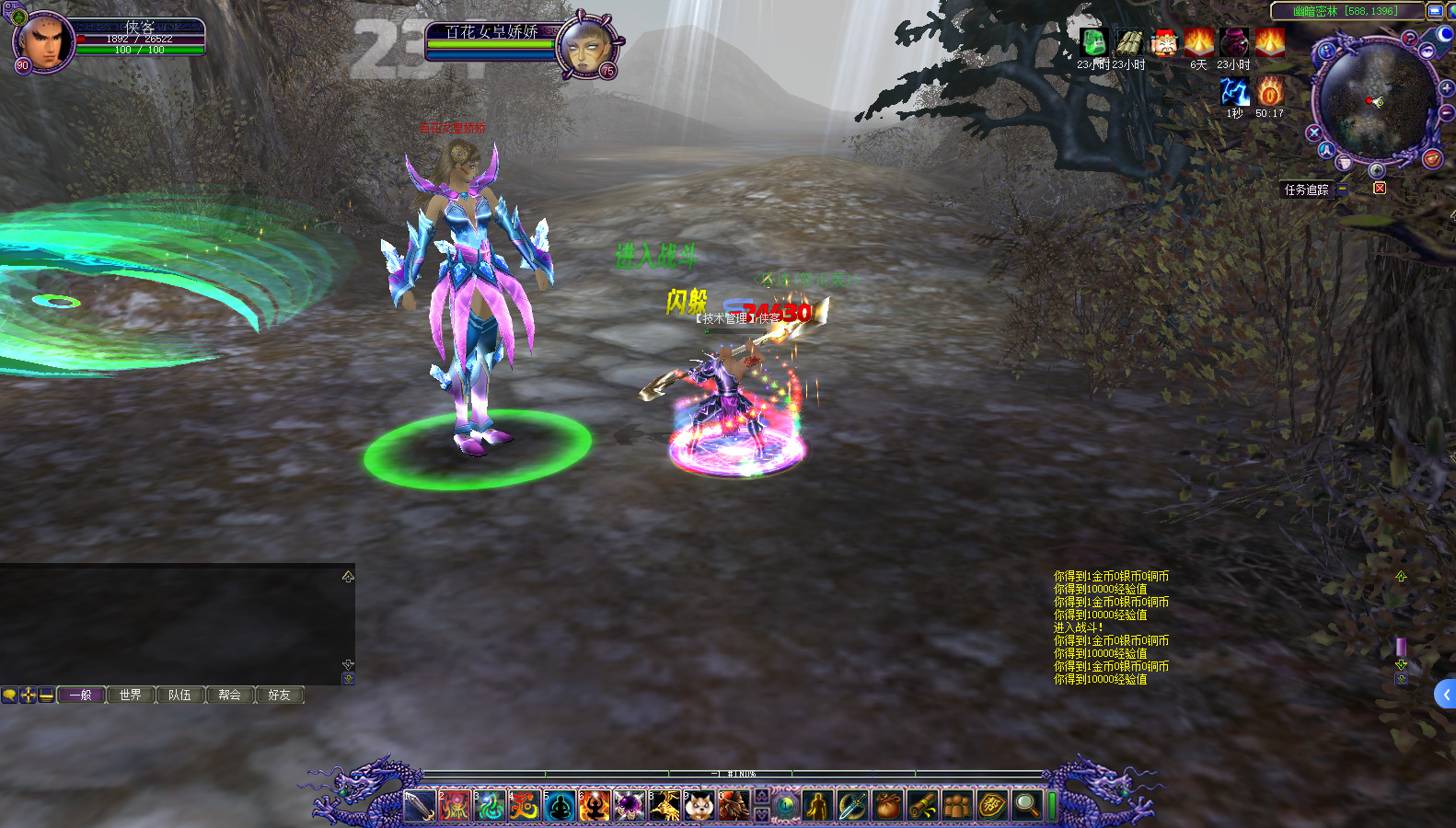Zoom in the minimap with the plus button
The image size is (1456, 828).
[1447, 89]
